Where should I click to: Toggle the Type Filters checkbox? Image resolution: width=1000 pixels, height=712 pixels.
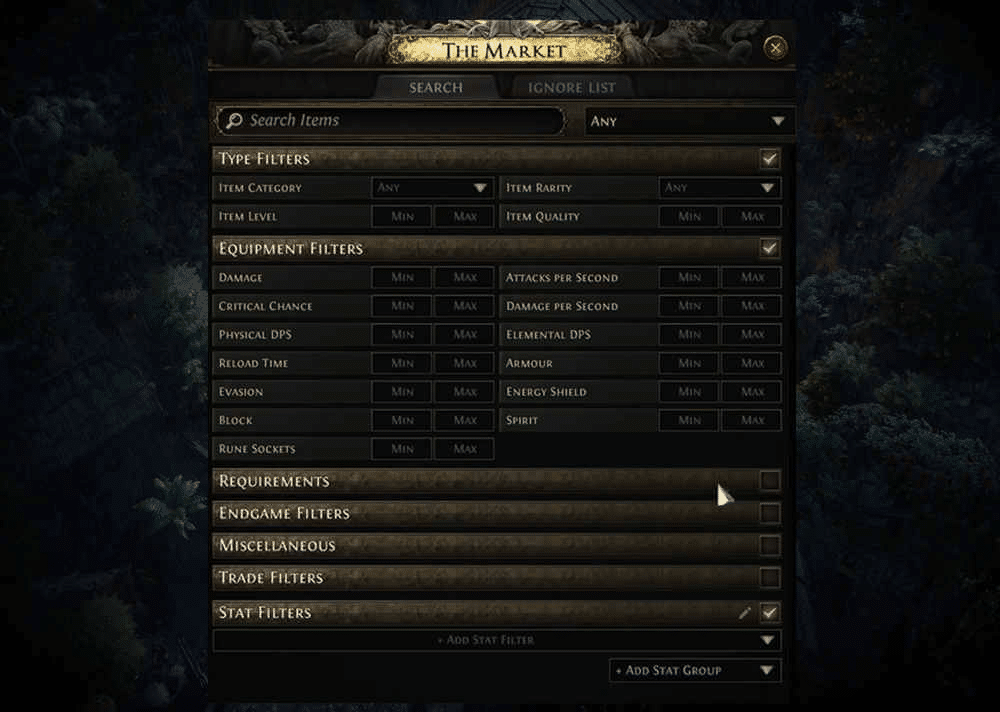[x=769, y=159]
